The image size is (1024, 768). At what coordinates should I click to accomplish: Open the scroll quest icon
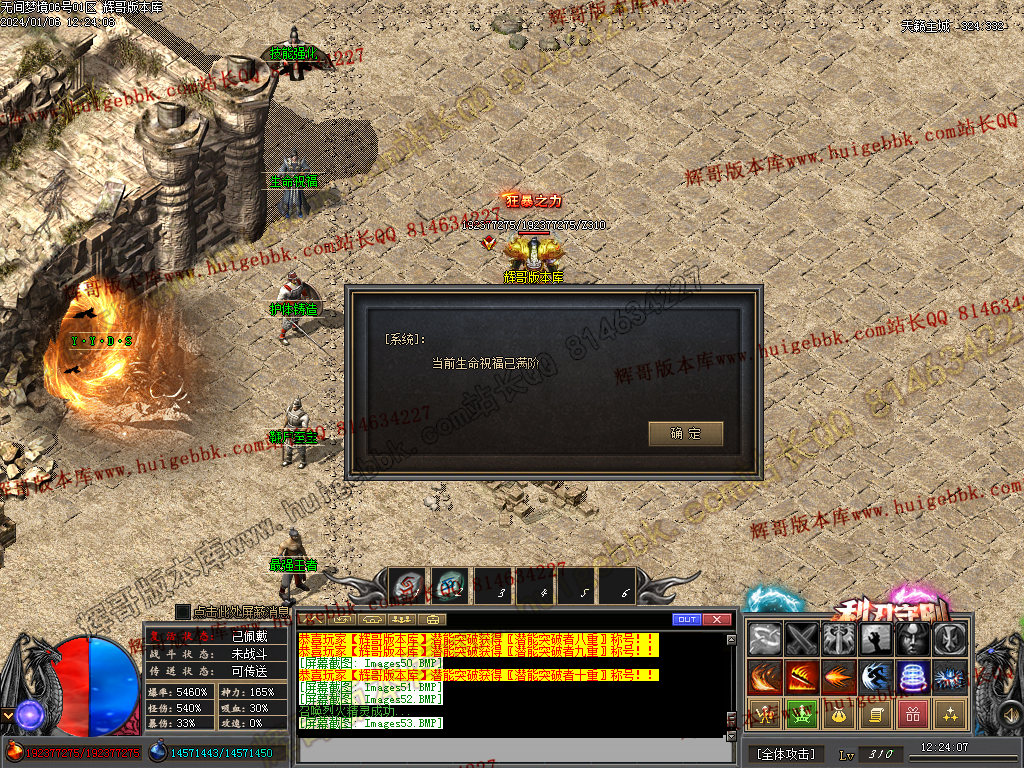876,714
